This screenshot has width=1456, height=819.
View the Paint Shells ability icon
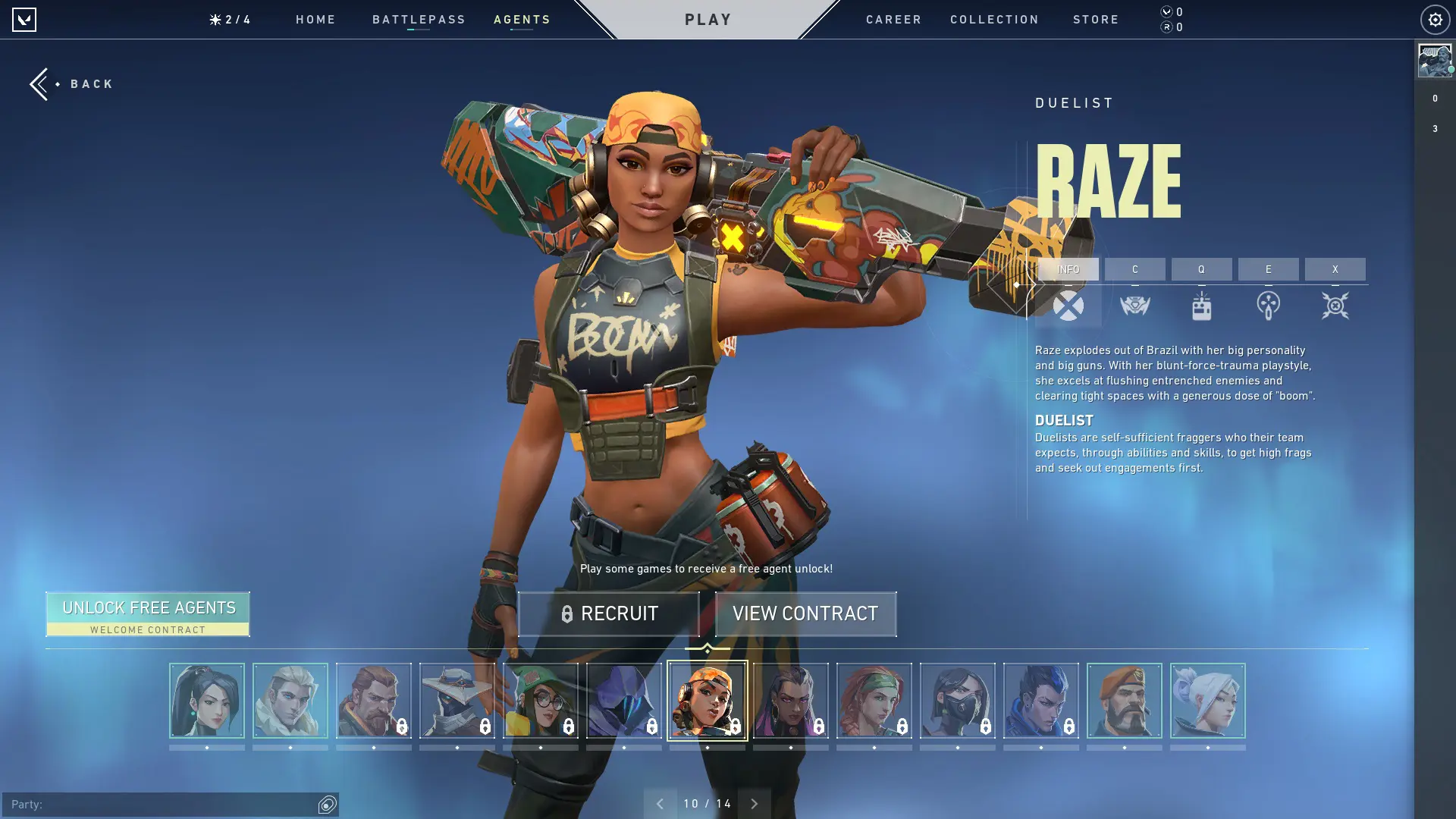pyautogui.click(x=1268, y=306)
